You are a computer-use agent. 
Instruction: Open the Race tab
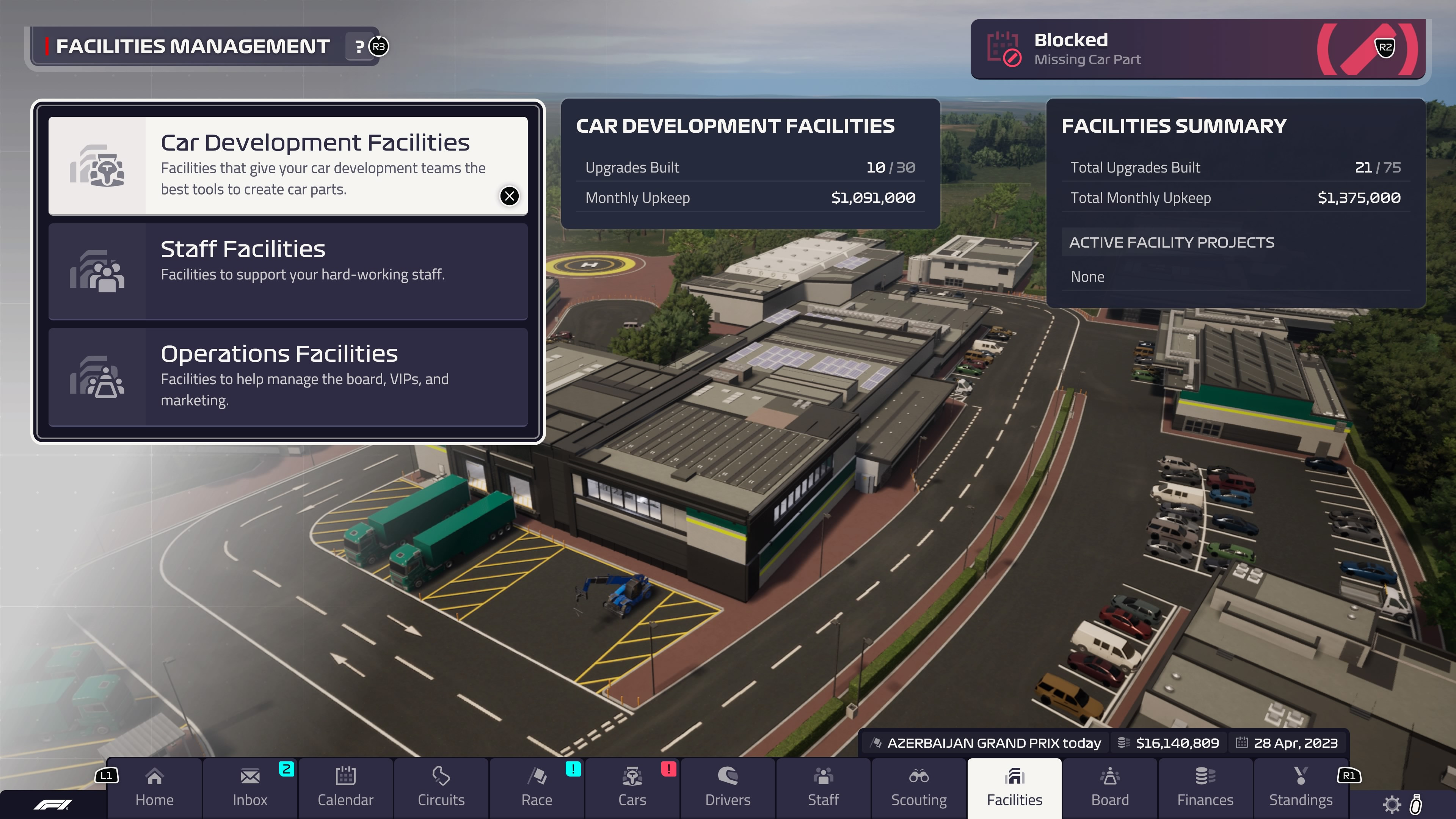pos(537,788)
